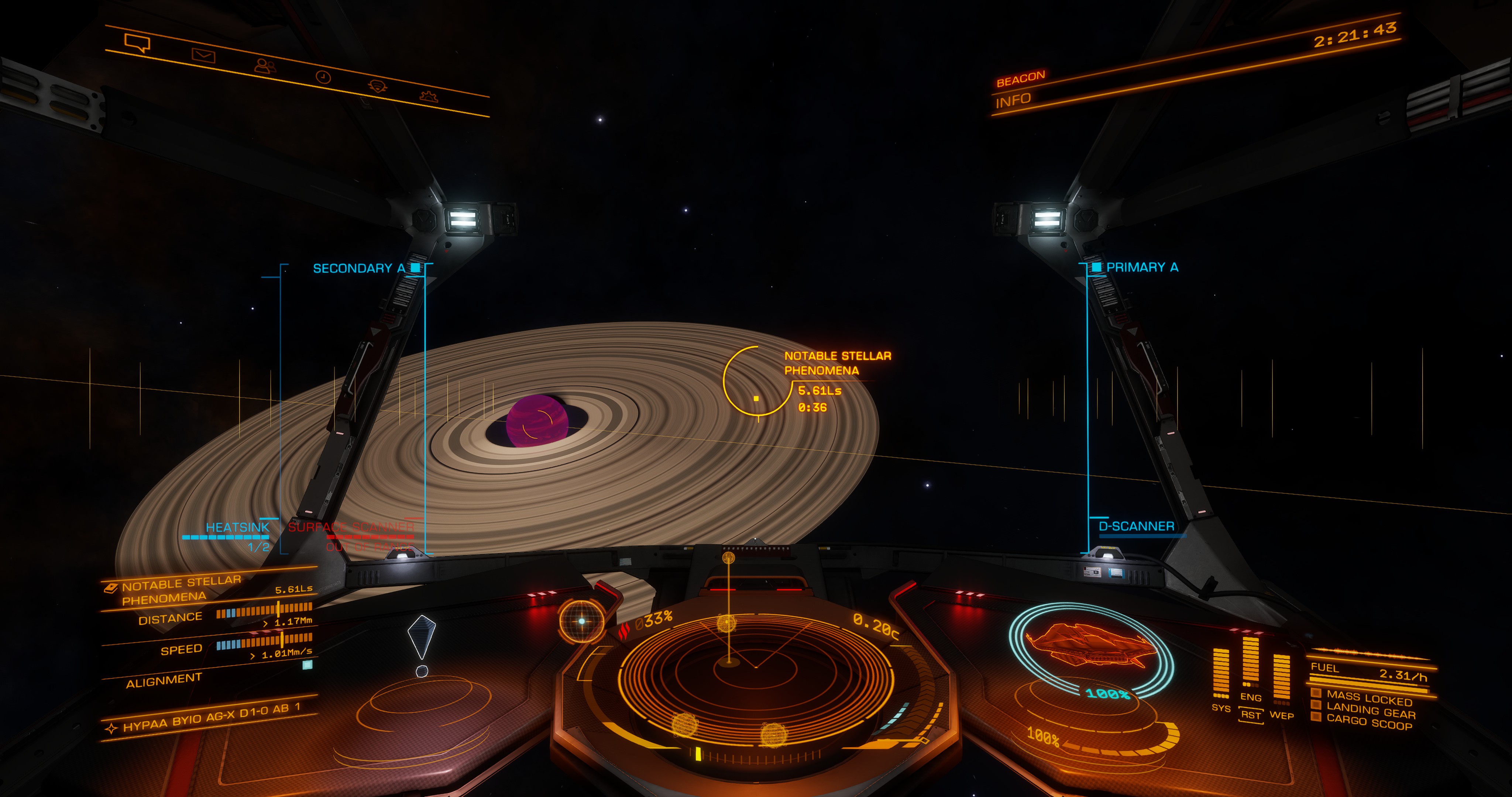Viewport: 1512px width, 797px height.
Task: Open the gear comms settings tab
Action: (429, 96)
